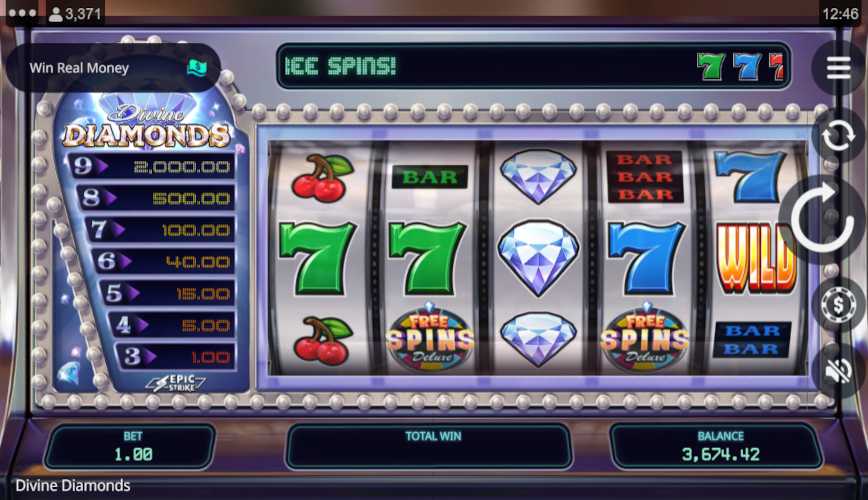Open bet settings via the dollar chip
The height and width of the screenshot is (500, 868).
(837, 305)
